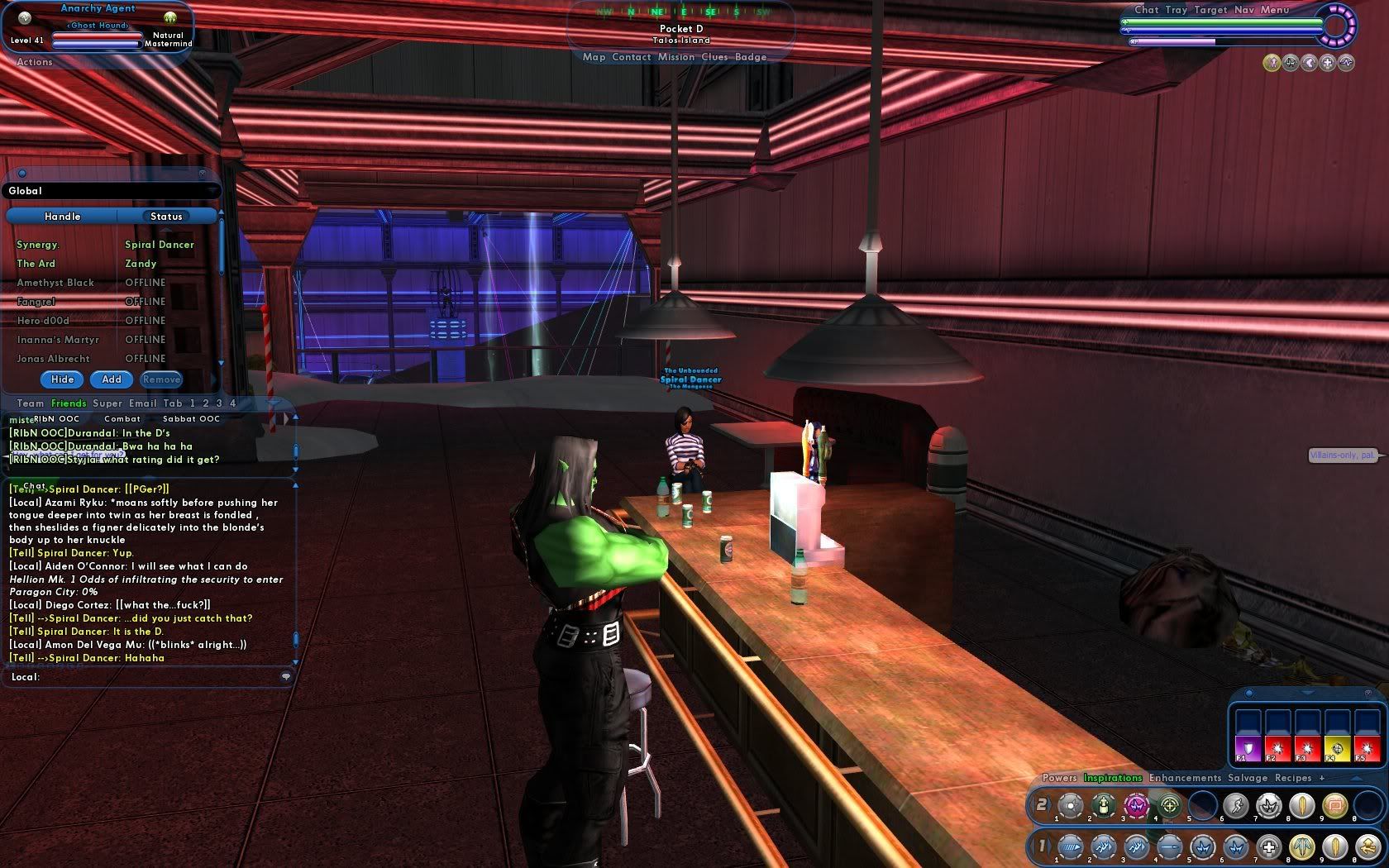Open the Map window
This screenshot has height=868, width=1389.
(594, 57)
